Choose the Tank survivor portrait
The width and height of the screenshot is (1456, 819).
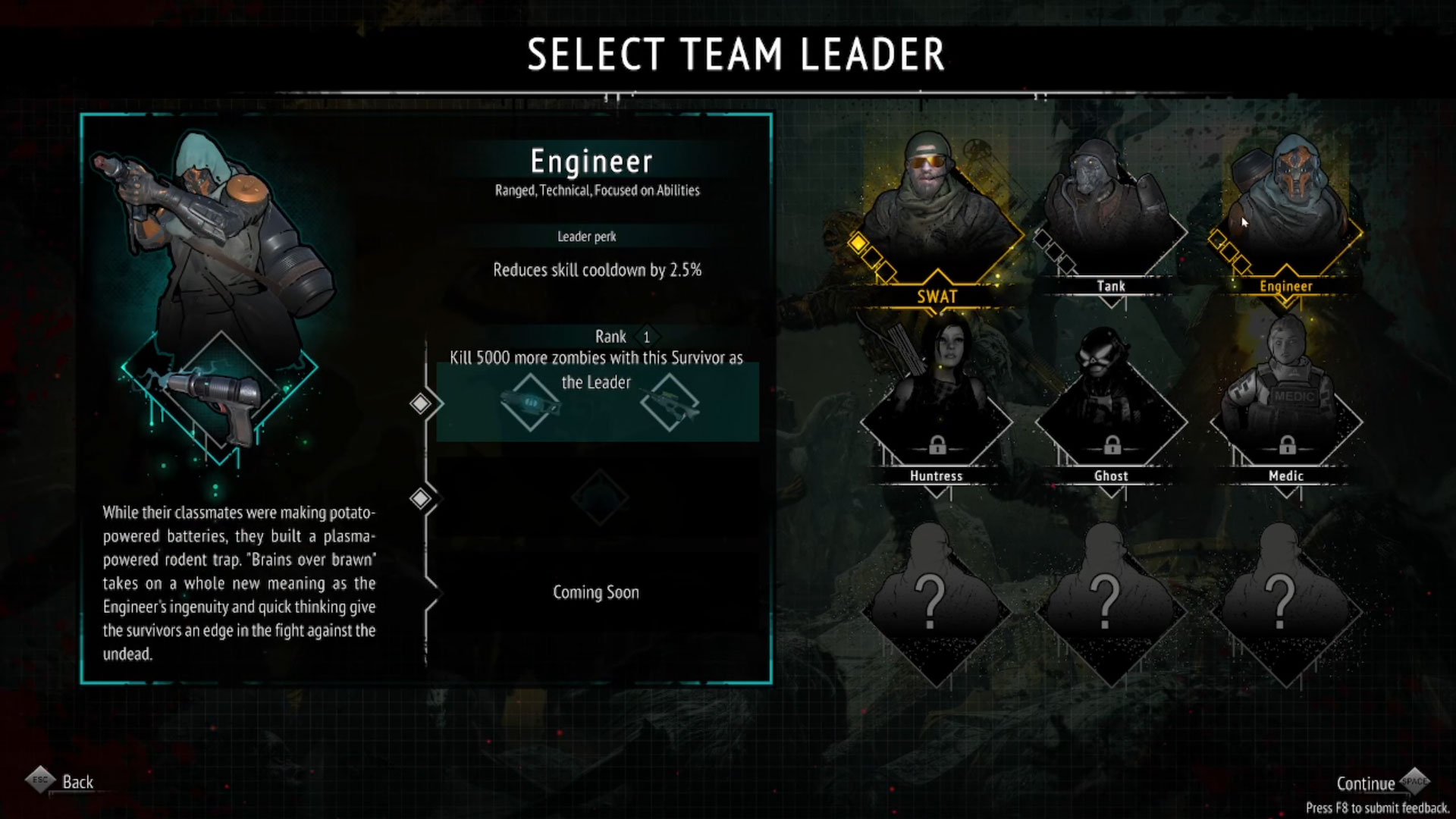pyautogui.click(x=1111, y=212)
